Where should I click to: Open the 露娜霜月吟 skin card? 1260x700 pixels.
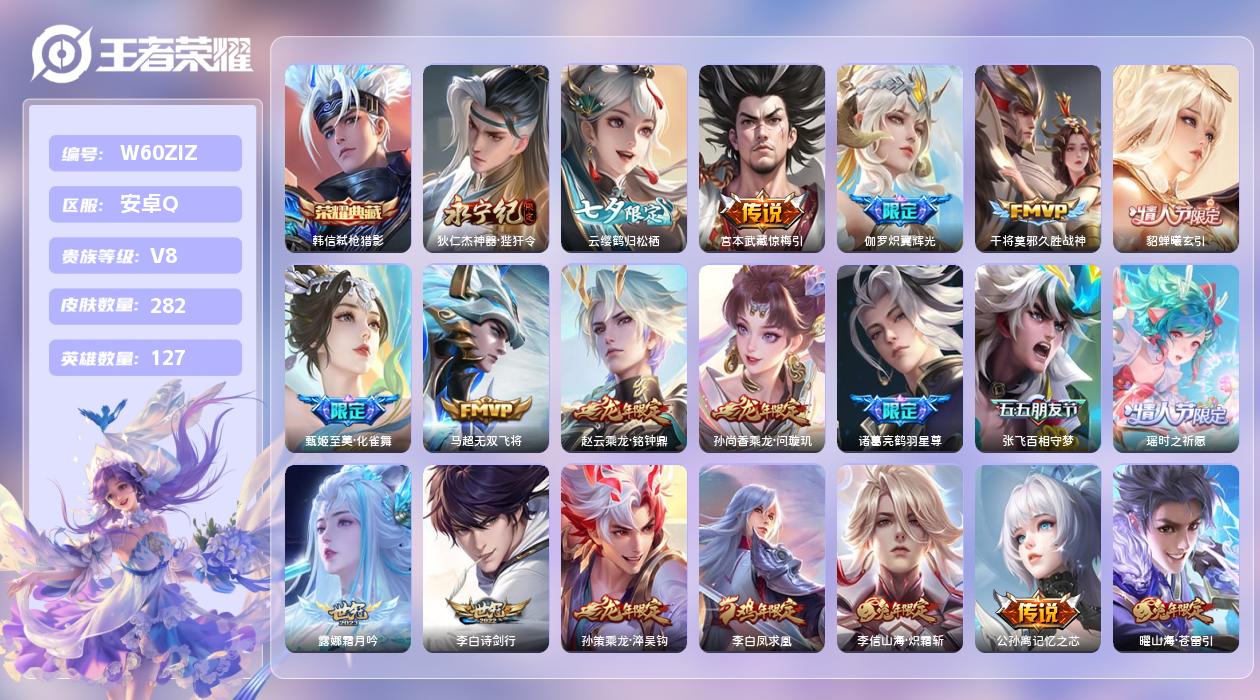pos(348,558)
